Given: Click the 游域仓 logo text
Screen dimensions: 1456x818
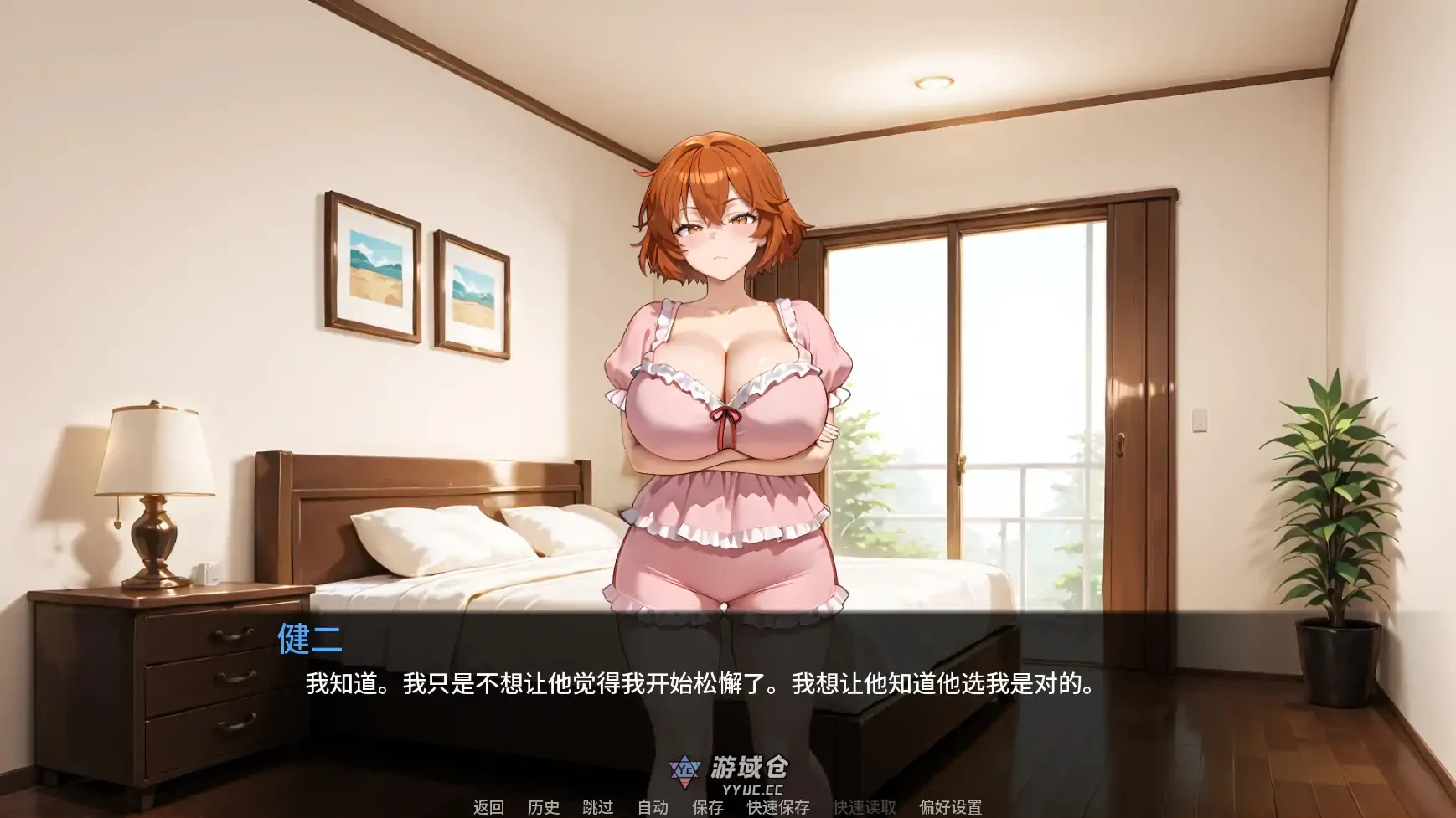Looking at the screenshot, I should point(751,766).
